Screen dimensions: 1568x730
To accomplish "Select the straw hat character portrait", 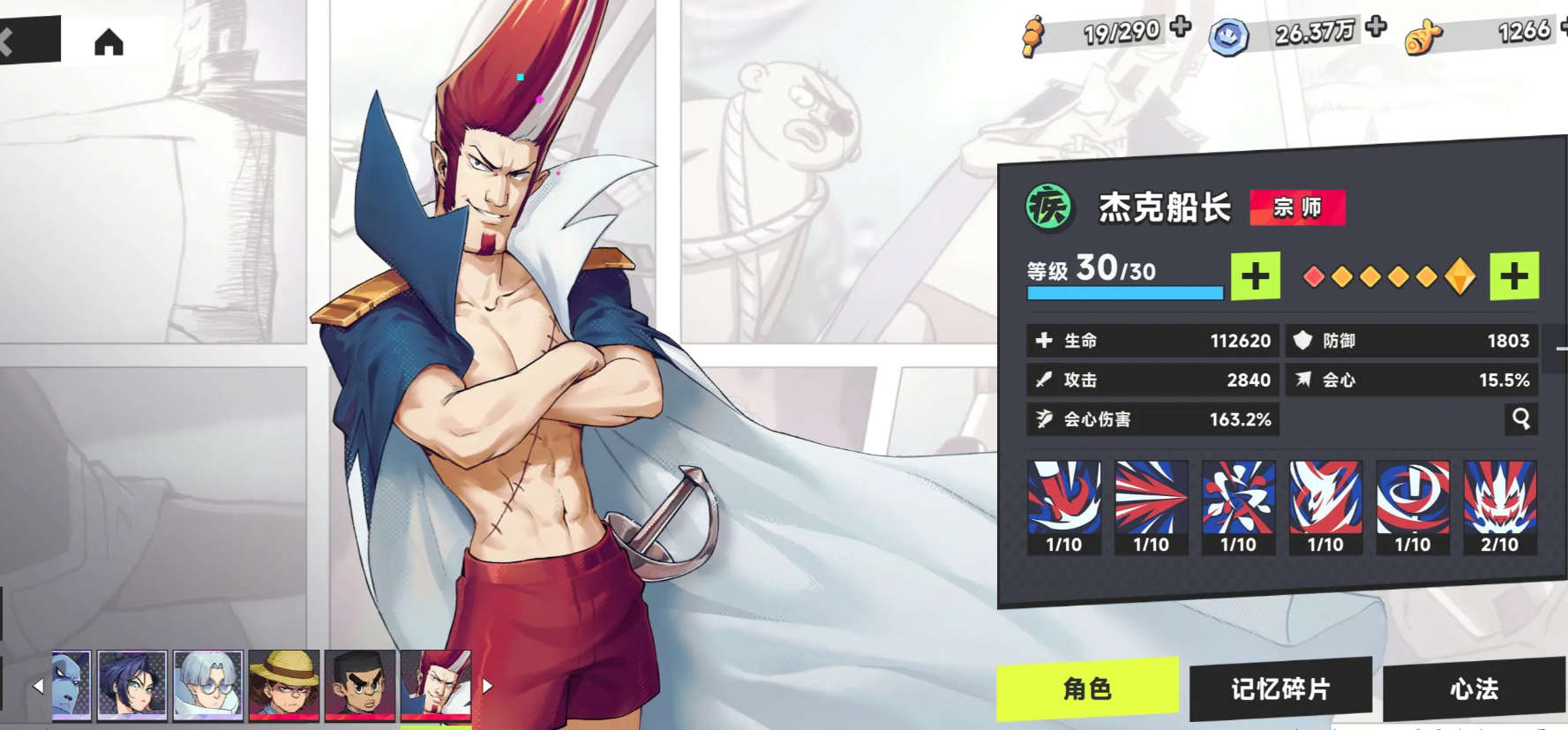I will pos(284,684).
